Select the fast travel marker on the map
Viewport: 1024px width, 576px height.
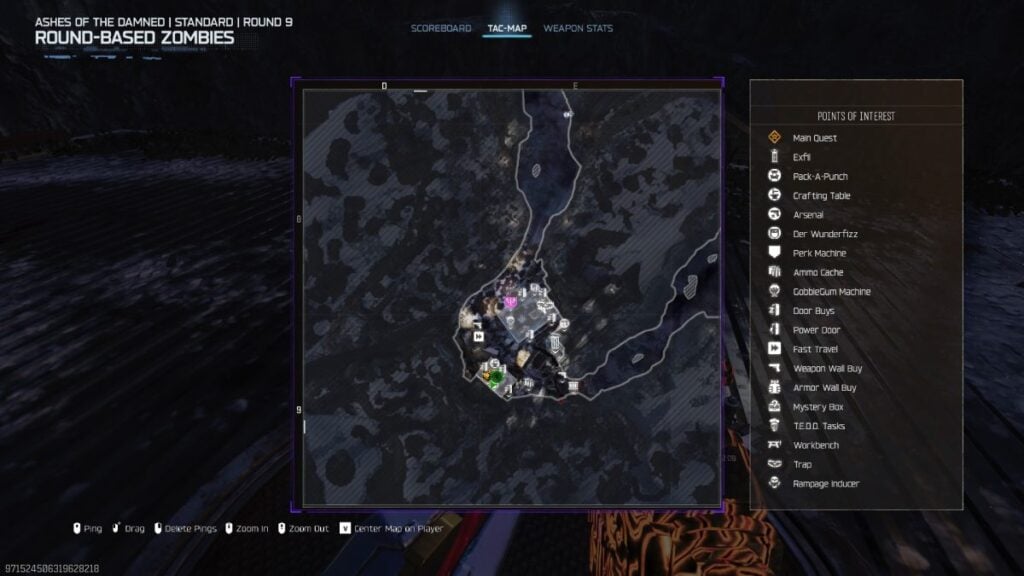pyautogui.click(x=479, y=337)
